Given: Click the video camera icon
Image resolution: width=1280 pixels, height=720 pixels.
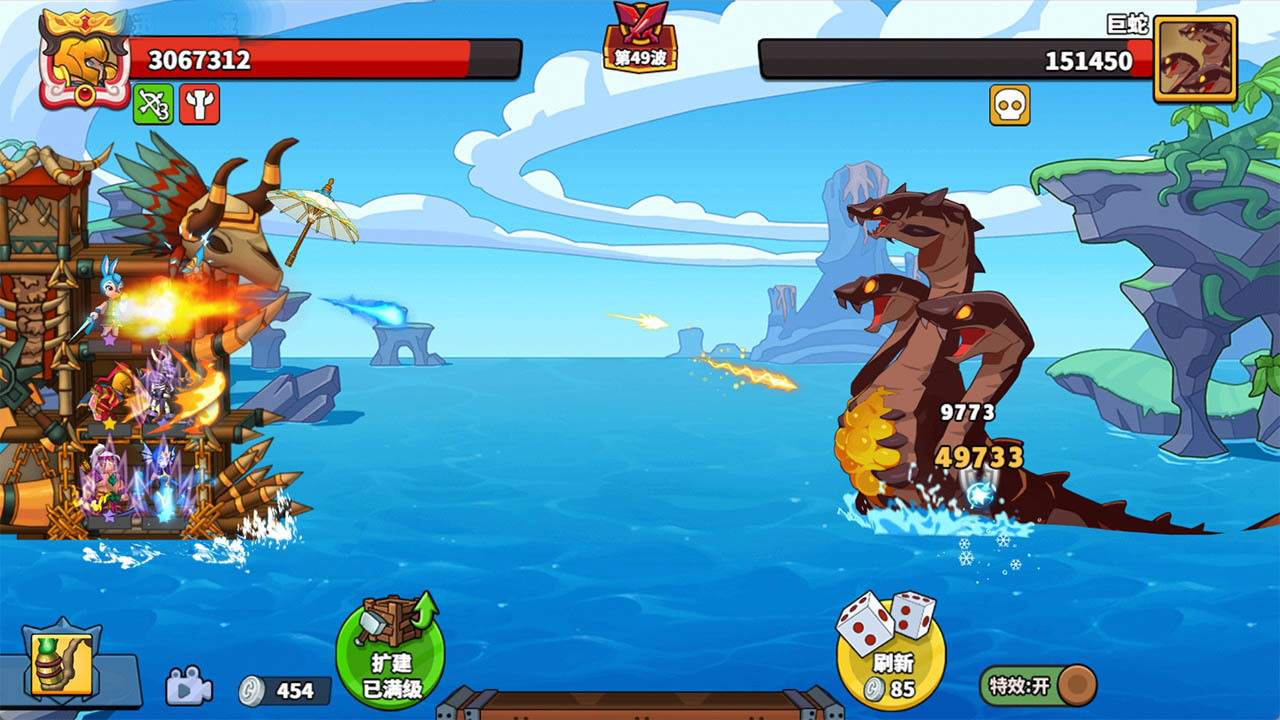Looking at the screenshot, I should tap(188, 687).
